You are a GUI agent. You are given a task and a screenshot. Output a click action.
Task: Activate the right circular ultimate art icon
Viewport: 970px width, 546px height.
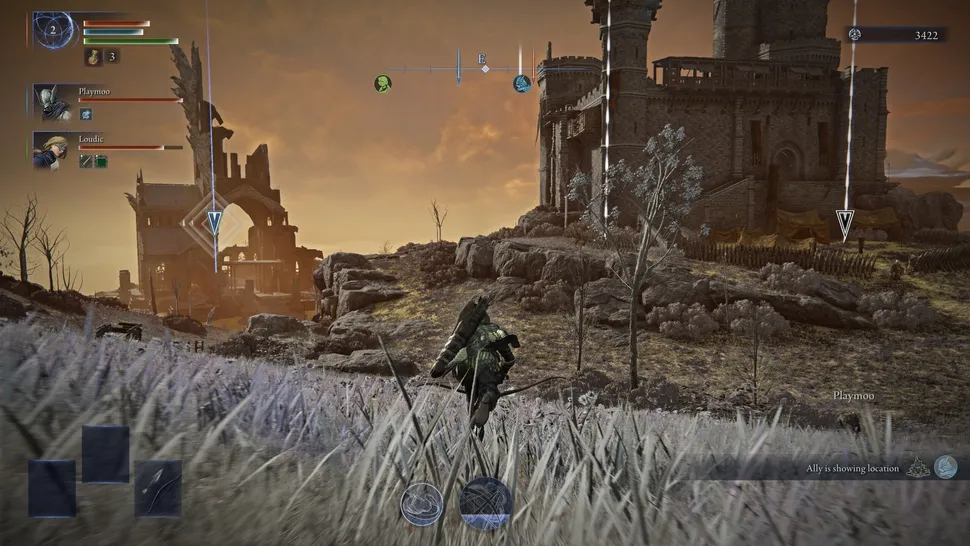coord(486,503)
